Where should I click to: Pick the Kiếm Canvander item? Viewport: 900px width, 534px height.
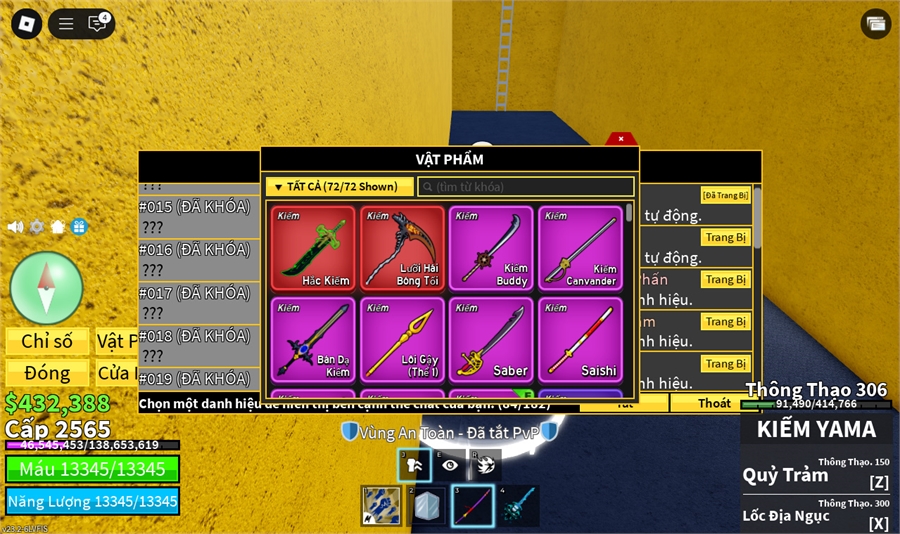point(580,249)
